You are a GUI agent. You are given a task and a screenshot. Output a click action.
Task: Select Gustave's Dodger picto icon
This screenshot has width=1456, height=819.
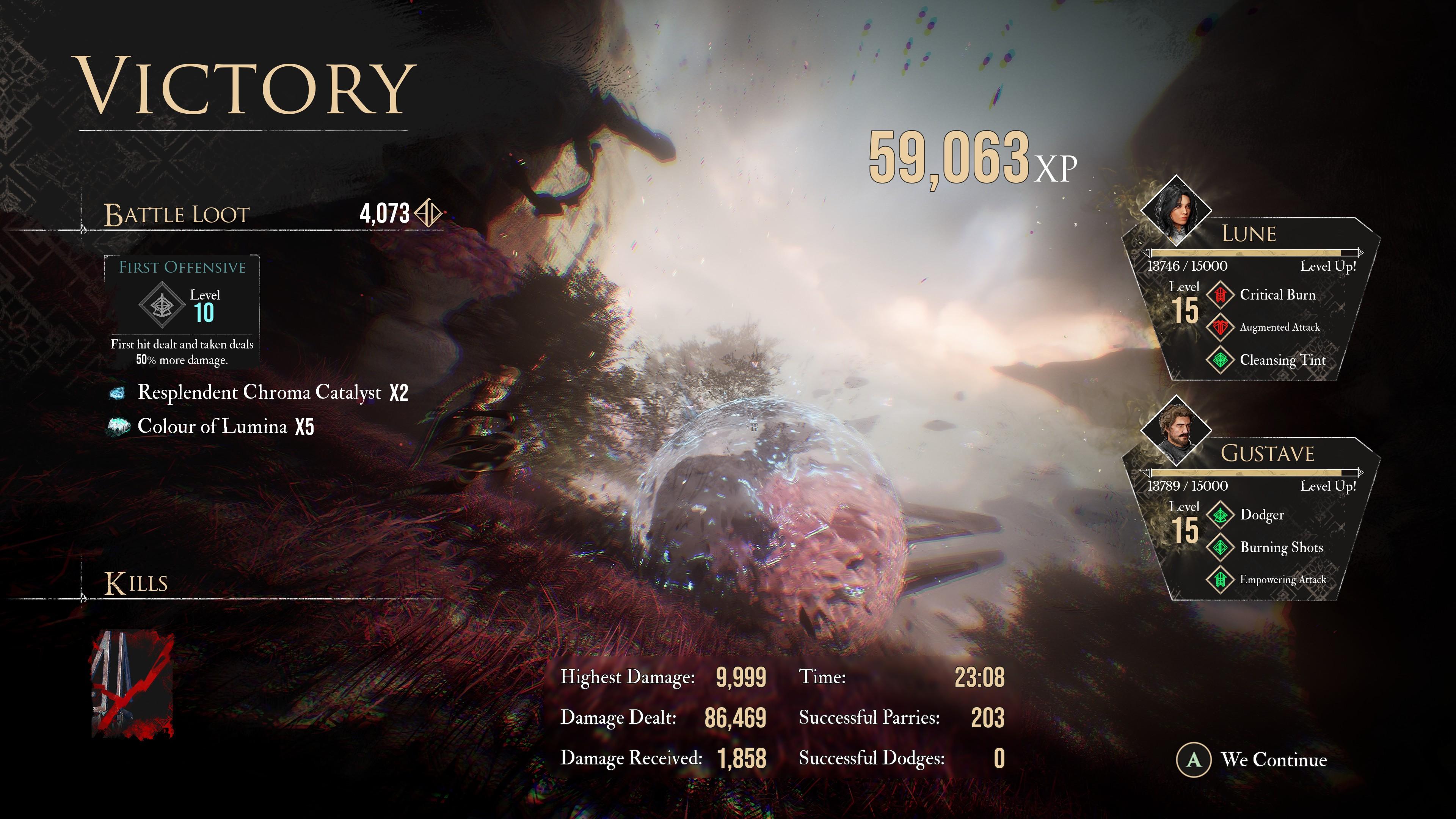1220,515
